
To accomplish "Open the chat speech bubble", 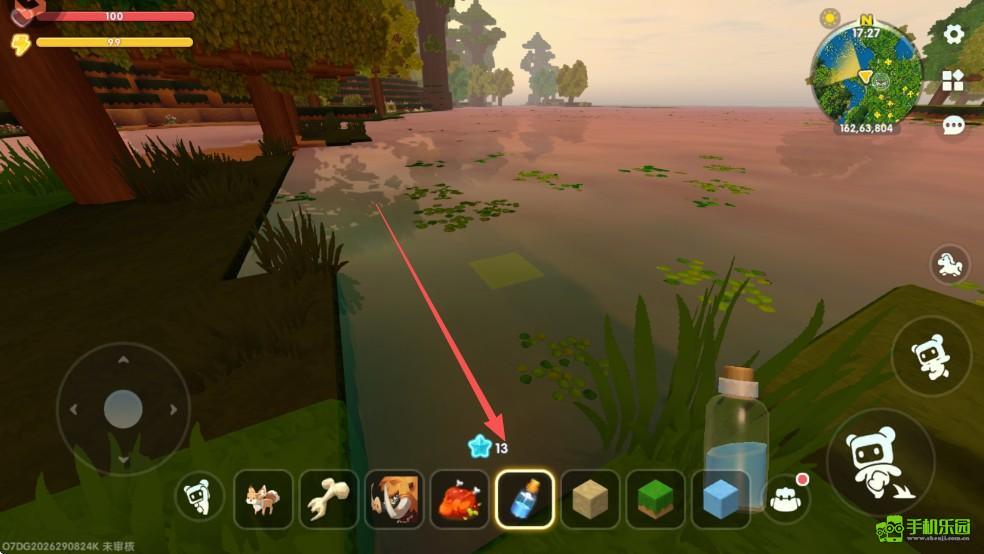I will click(954, 125).
